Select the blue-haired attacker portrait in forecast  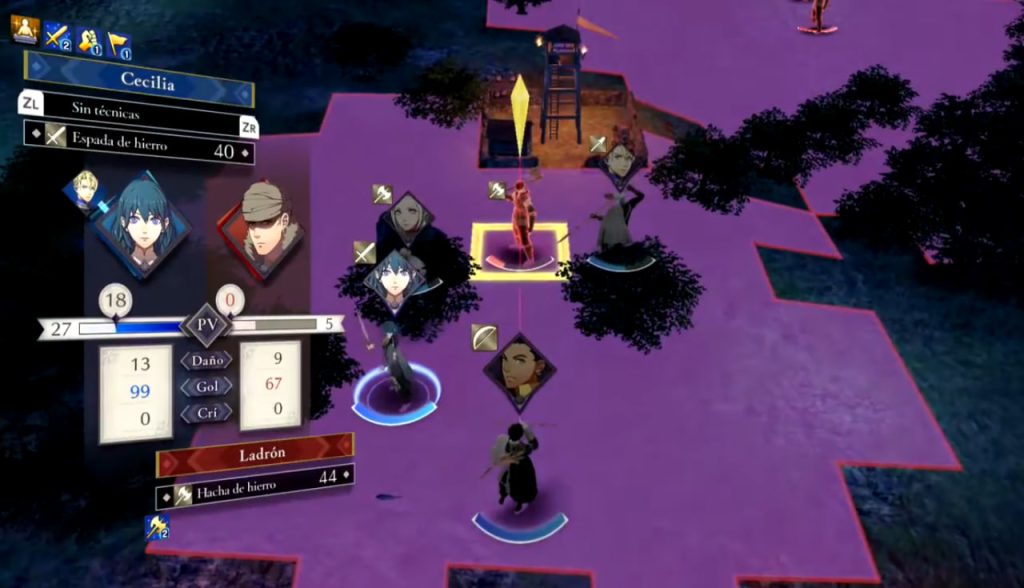point(142,224)
